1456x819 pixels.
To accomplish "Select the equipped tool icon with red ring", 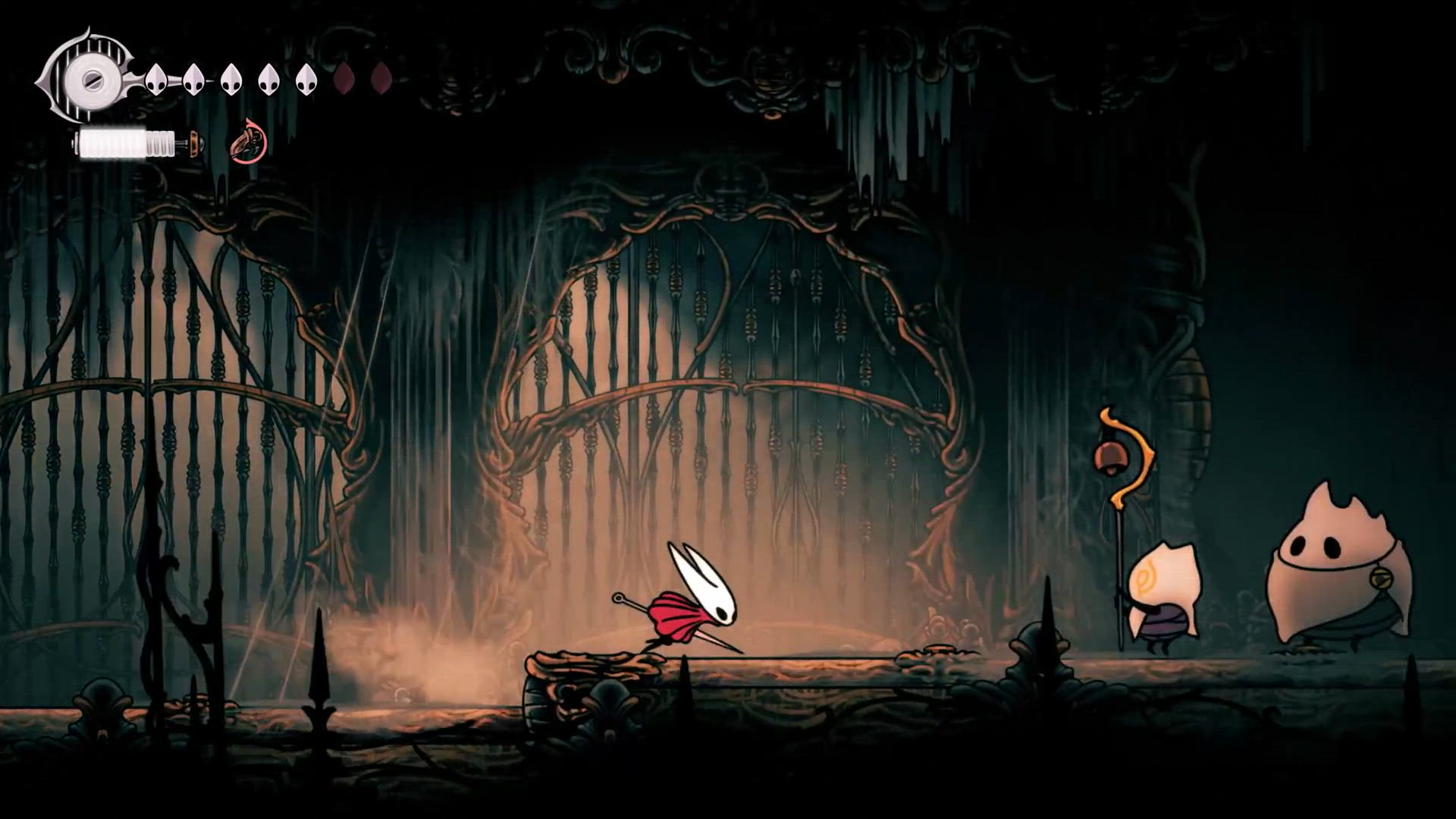I will tap(249, 143).
